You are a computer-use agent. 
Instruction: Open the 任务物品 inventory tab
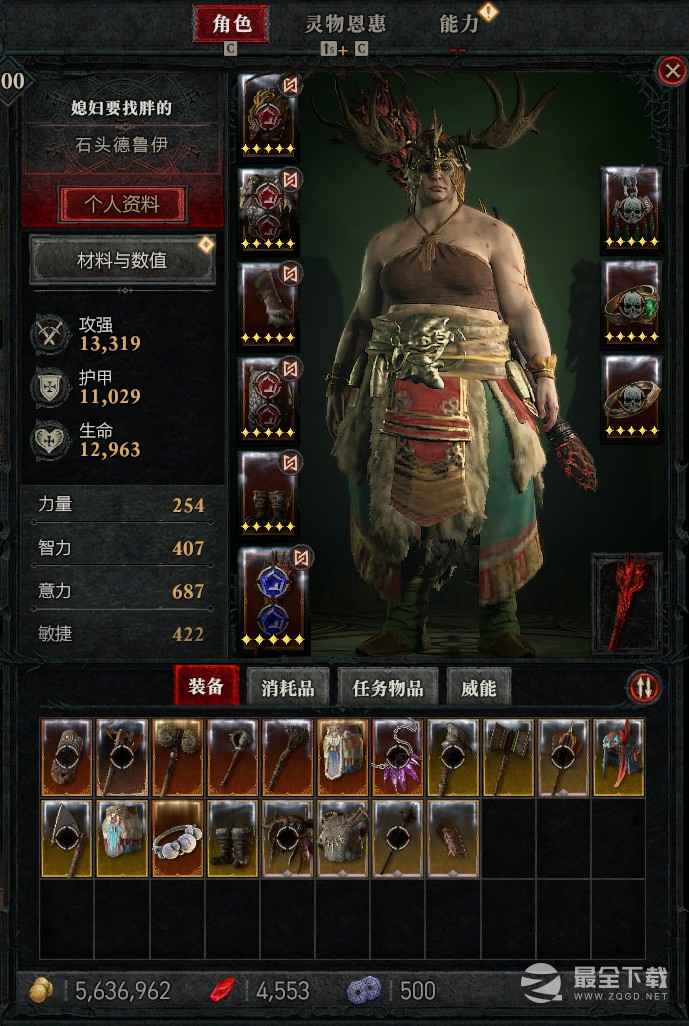387,687
